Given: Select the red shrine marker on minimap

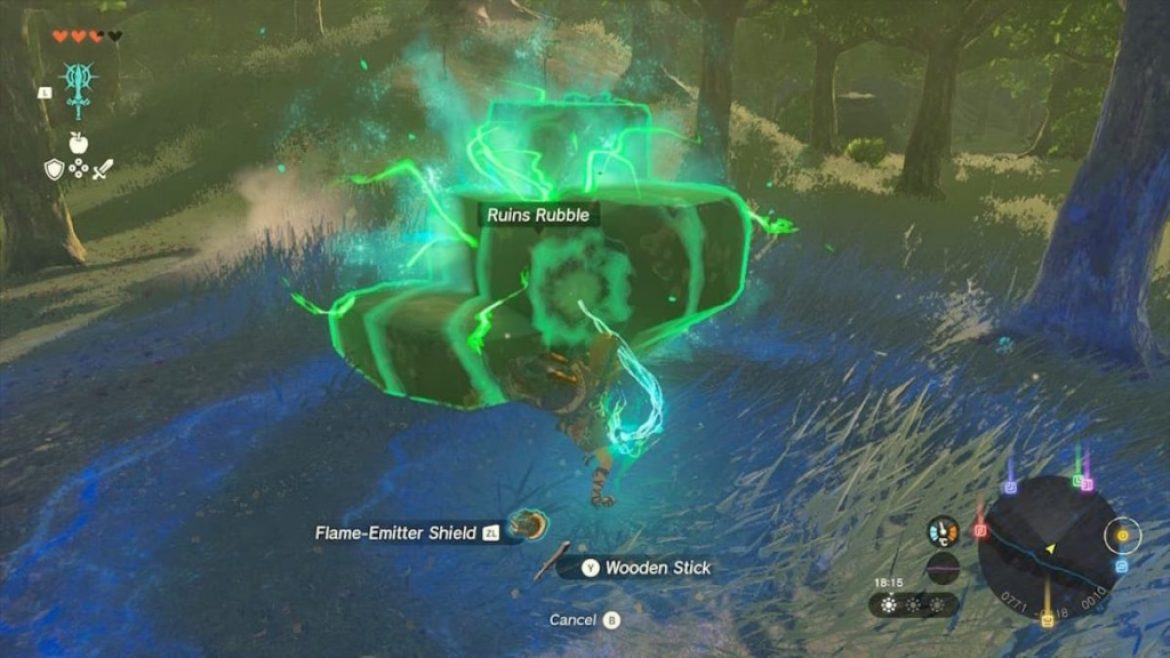Looking at the screenshot, I should [981, 531].
